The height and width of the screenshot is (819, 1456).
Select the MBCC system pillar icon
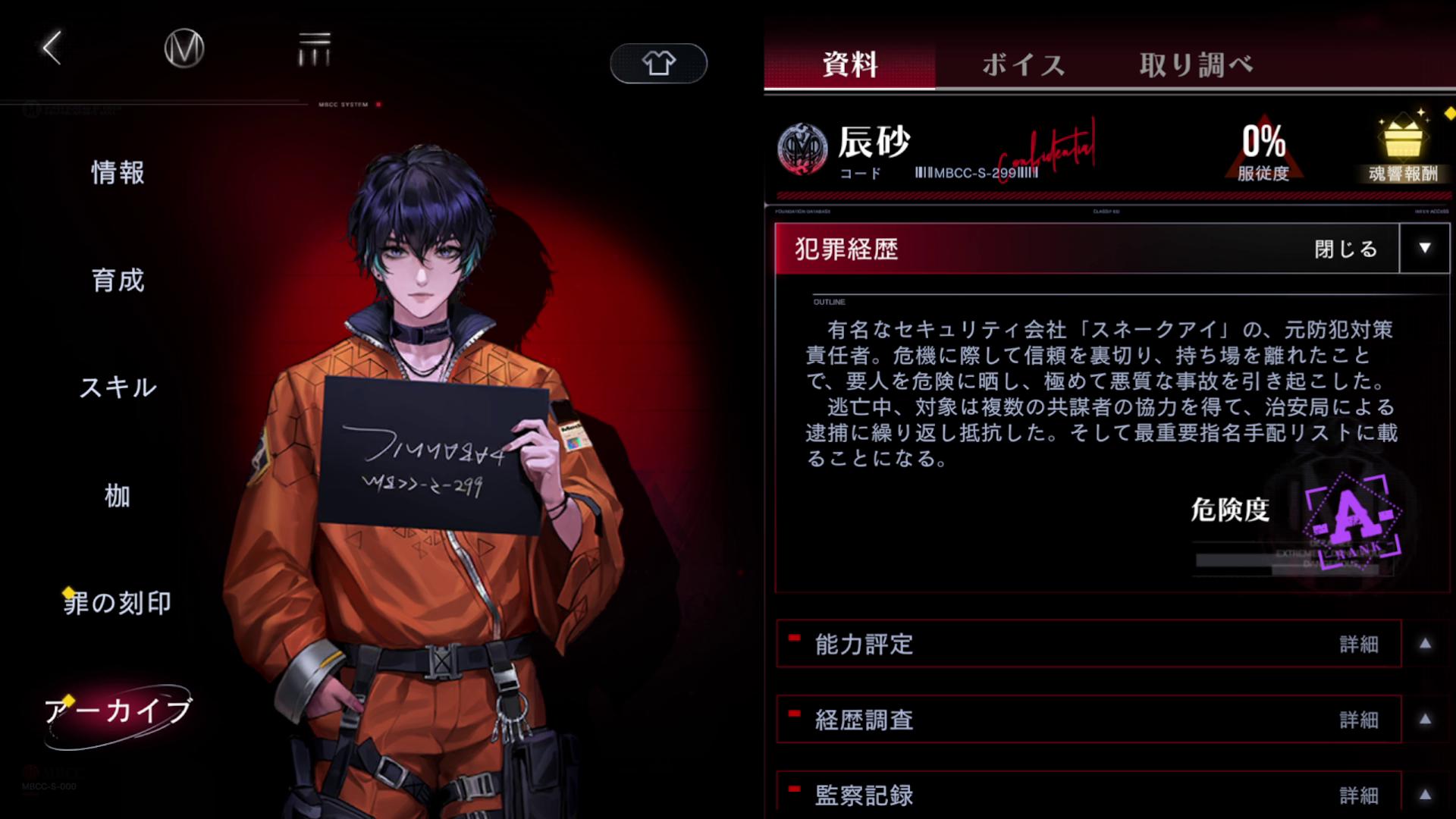coord(316,48)
